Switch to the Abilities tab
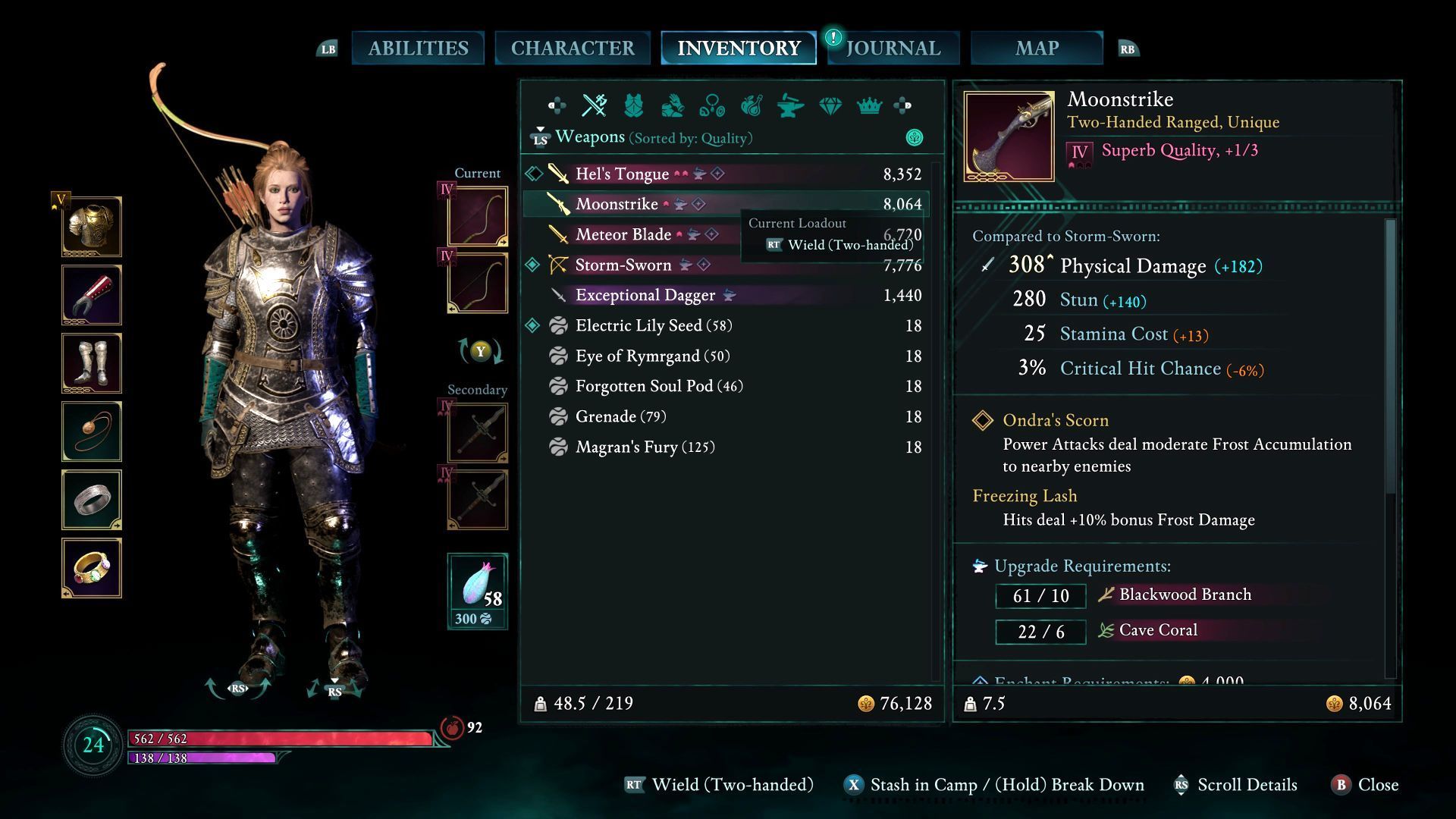The image size is (1456, 819). (x=418, y=49)
